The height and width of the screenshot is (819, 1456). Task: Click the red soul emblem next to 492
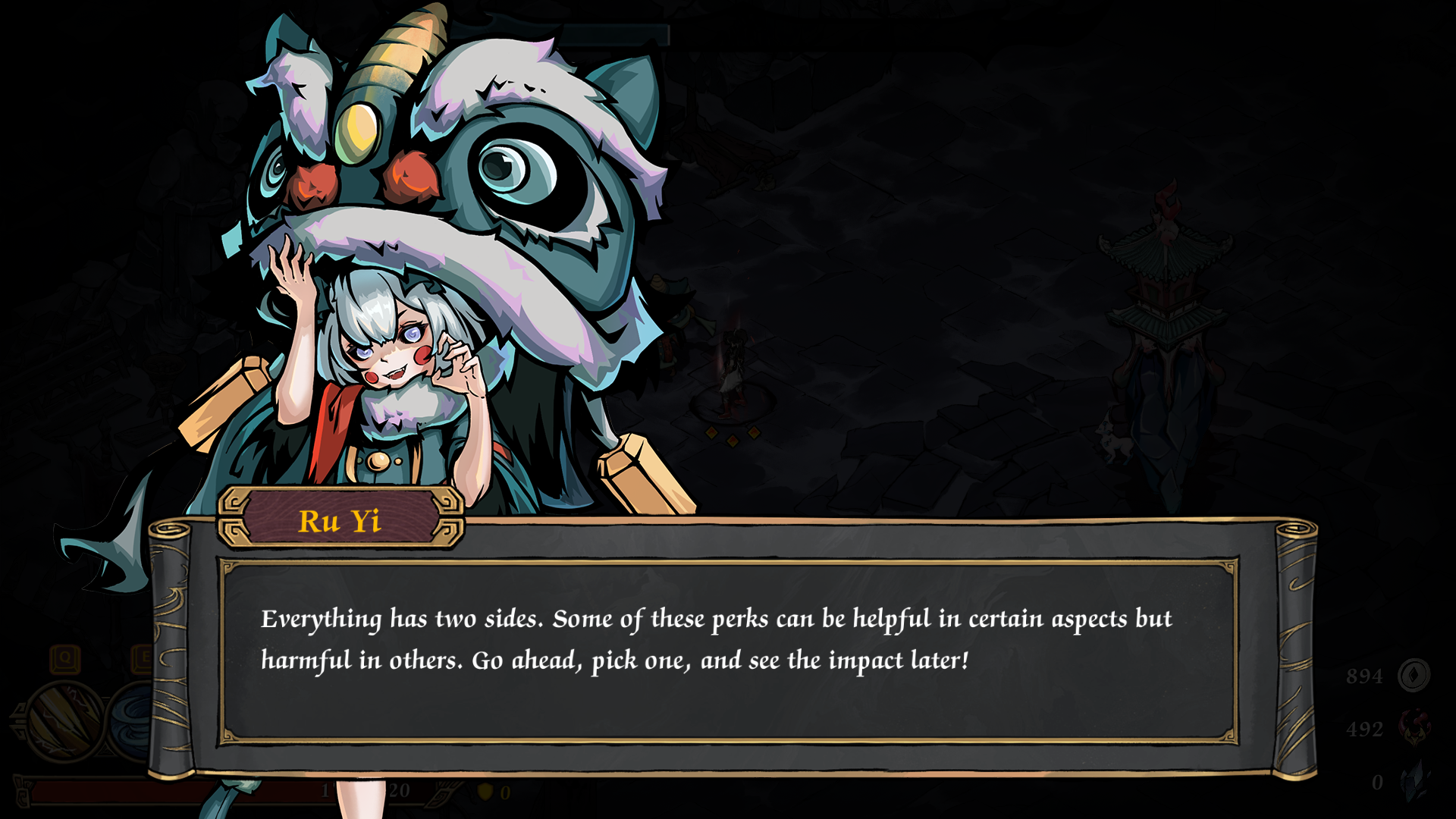coord(1414,726)
